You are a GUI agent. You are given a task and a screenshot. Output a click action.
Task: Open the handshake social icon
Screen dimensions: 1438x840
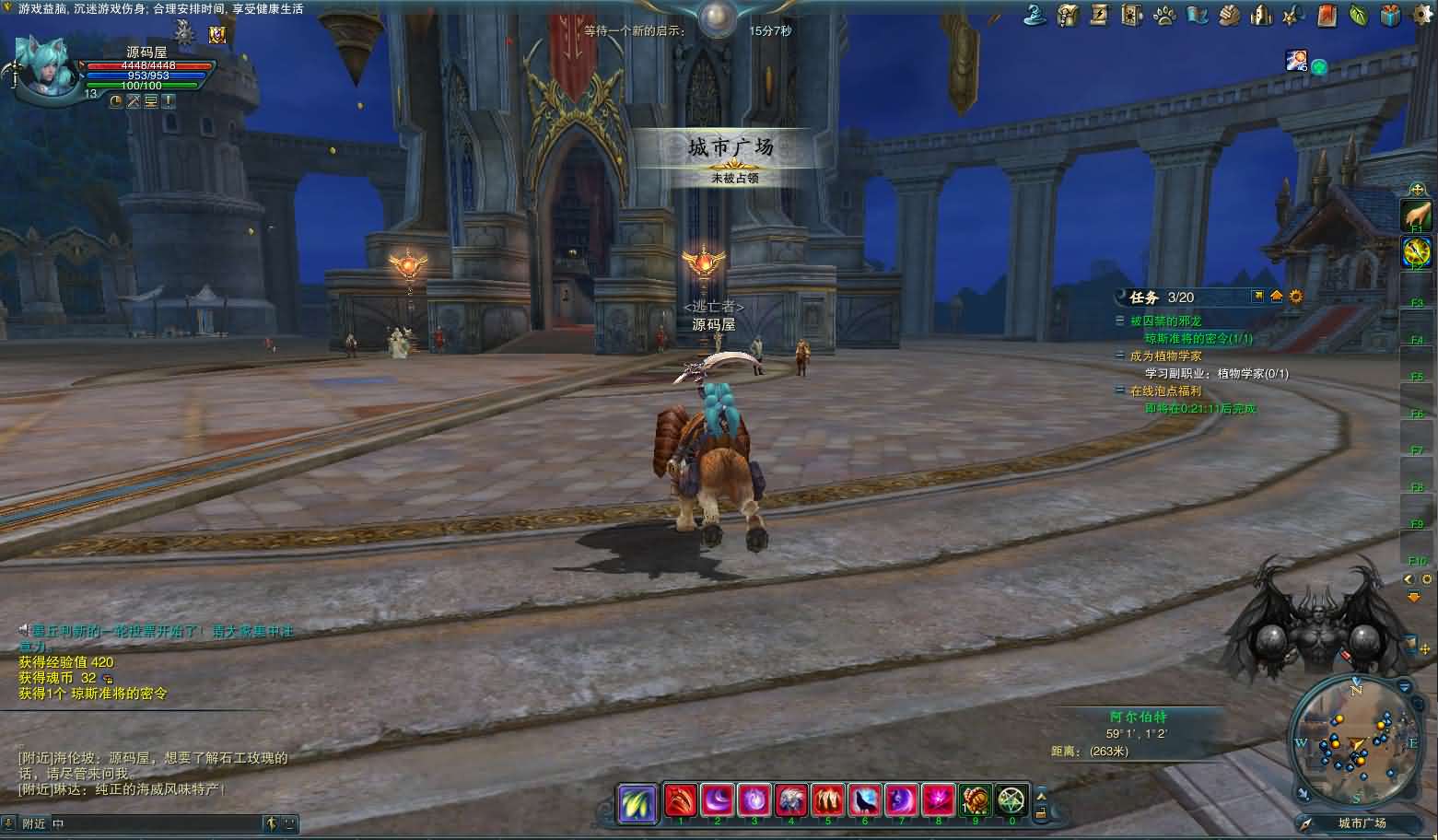point(1229,15)
